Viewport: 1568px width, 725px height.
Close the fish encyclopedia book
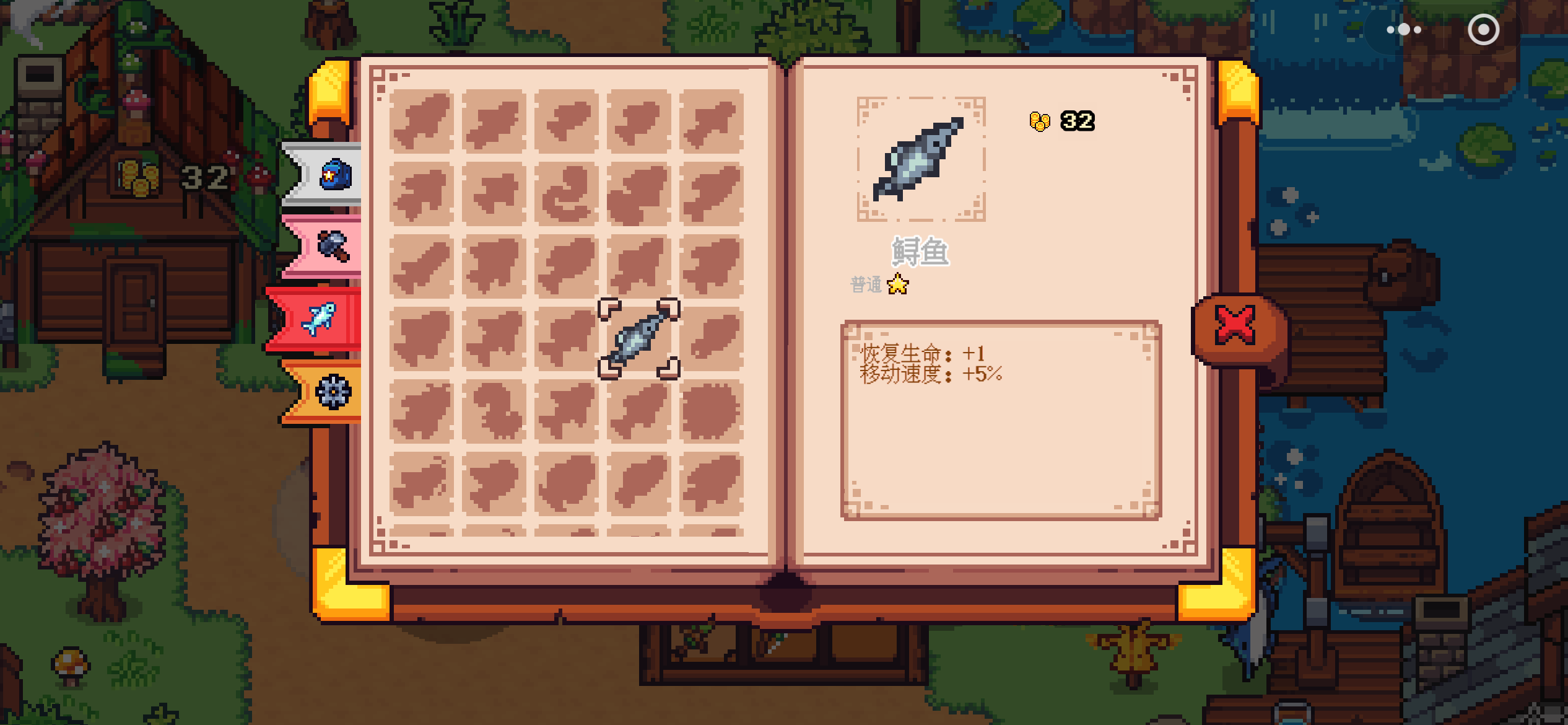coord(1235,325)
